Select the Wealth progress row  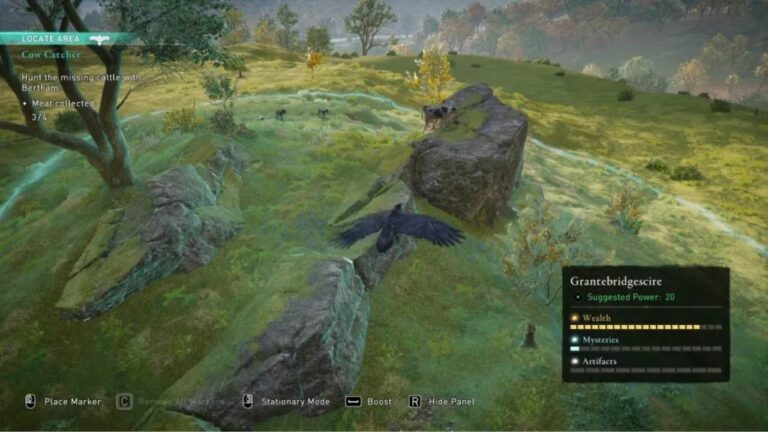[x=645, y=322]
